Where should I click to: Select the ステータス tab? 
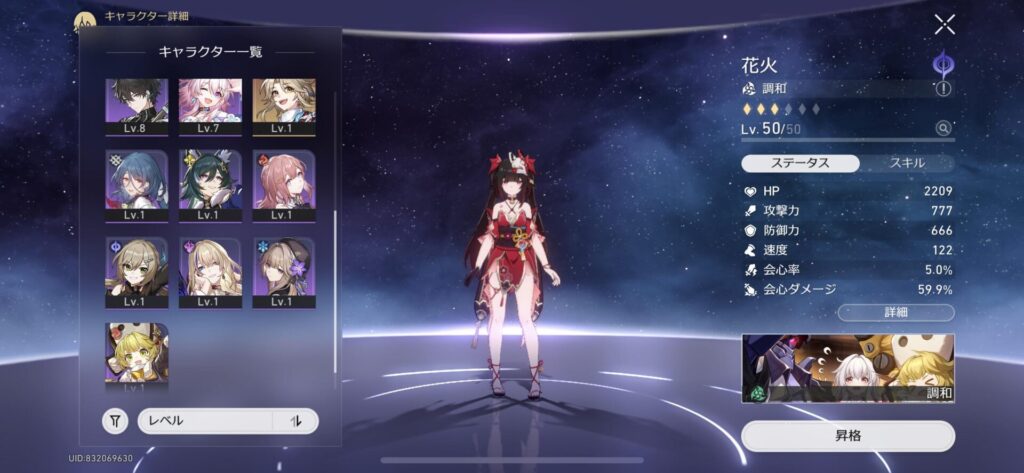[x=801, y=163]
